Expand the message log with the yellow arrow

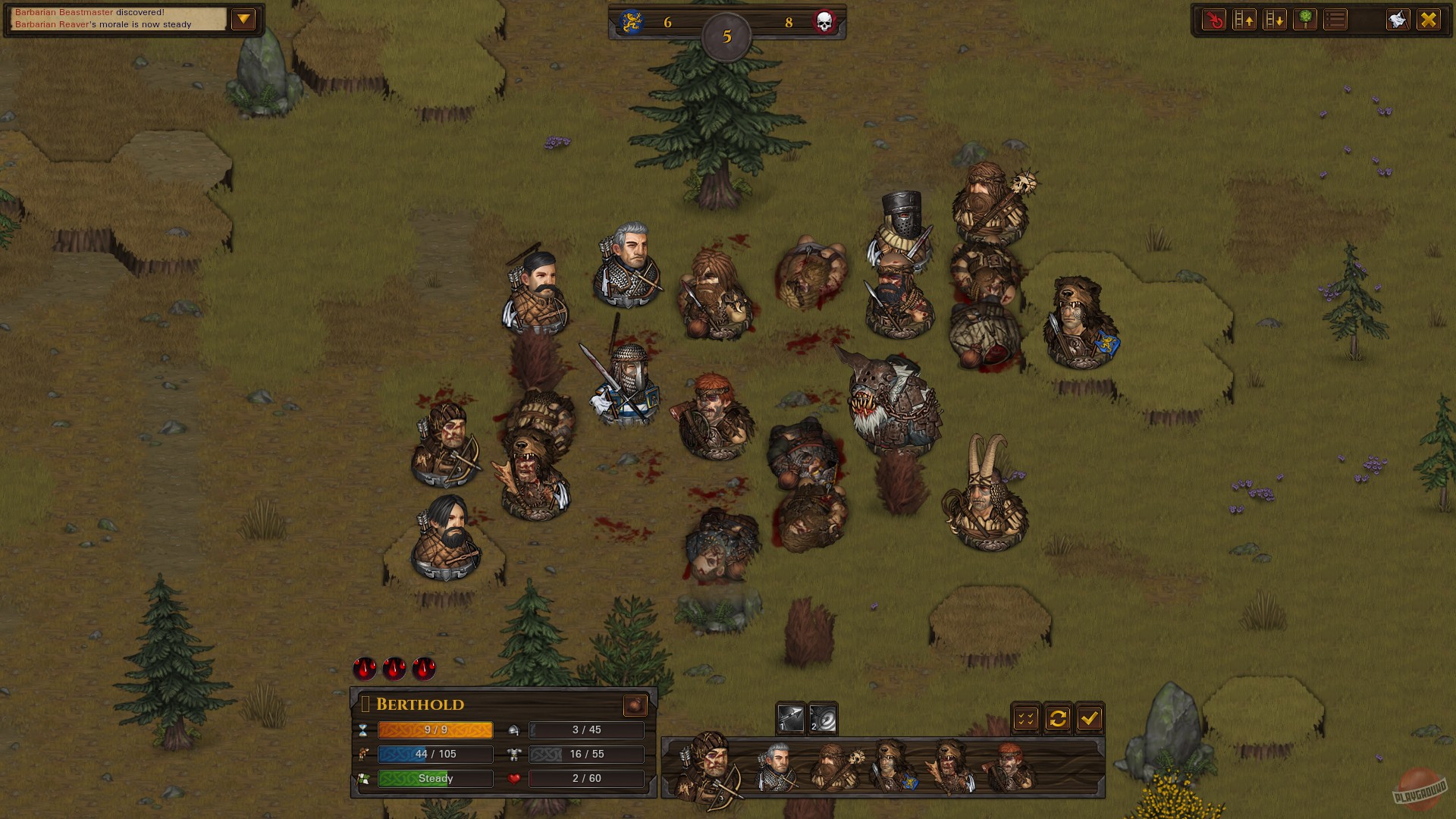click(x=243, y=18)
